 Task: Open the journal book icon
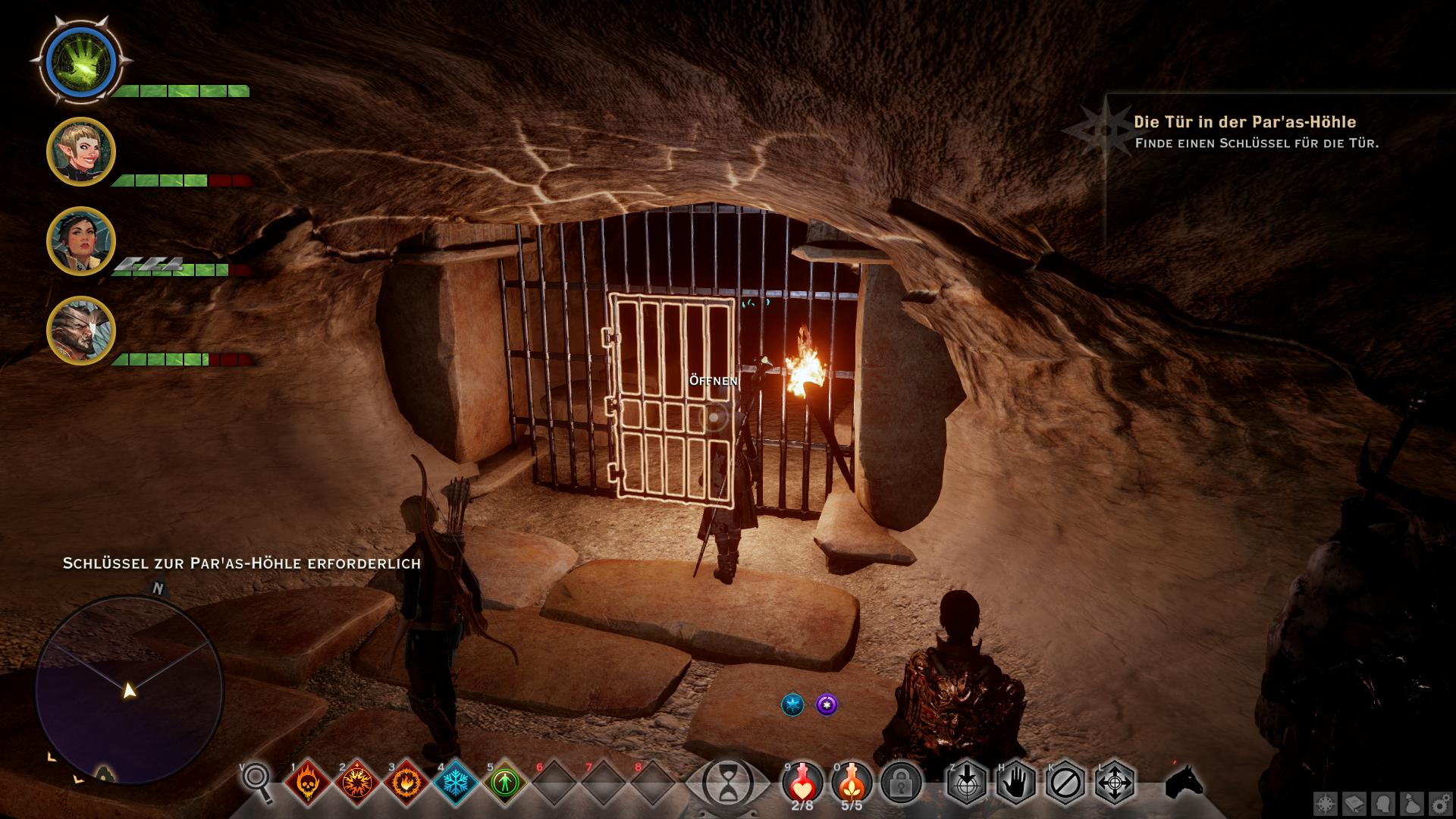pos(1355,805)
